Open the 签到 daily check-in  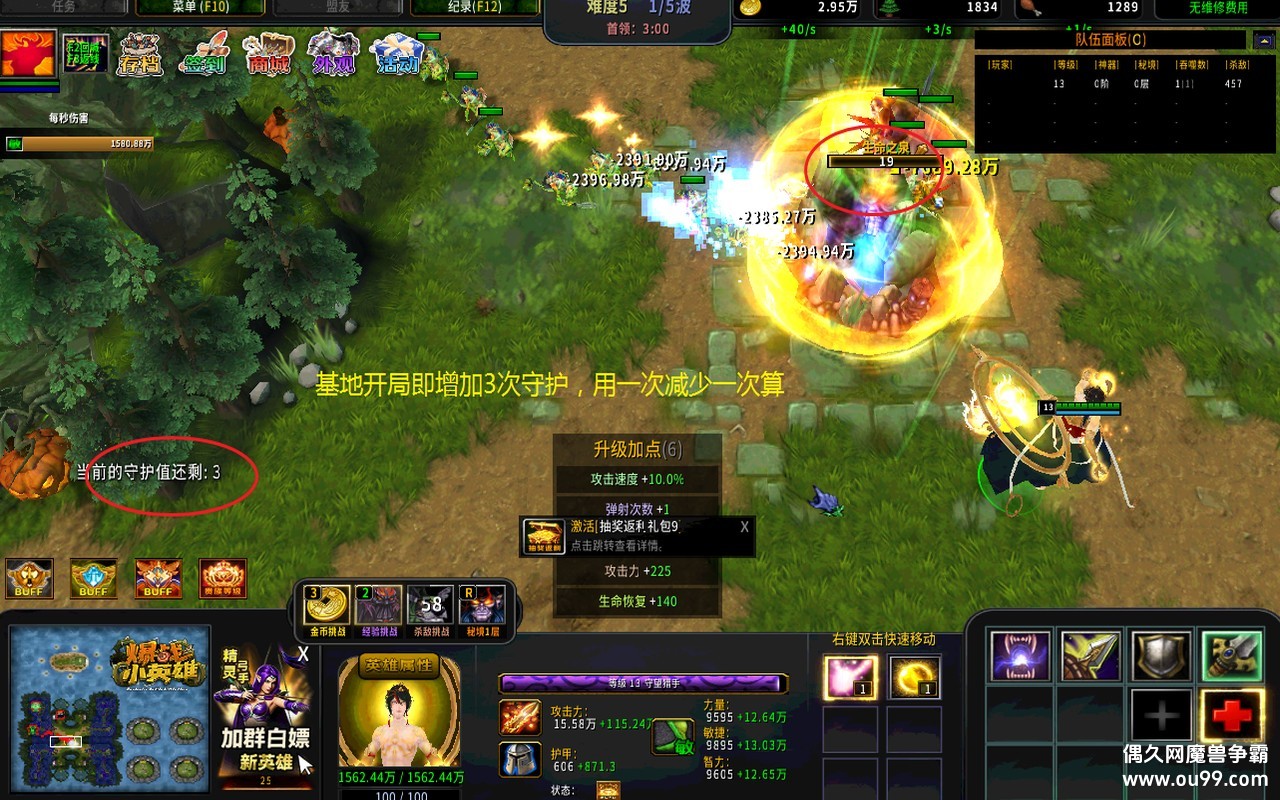(204, 55)
